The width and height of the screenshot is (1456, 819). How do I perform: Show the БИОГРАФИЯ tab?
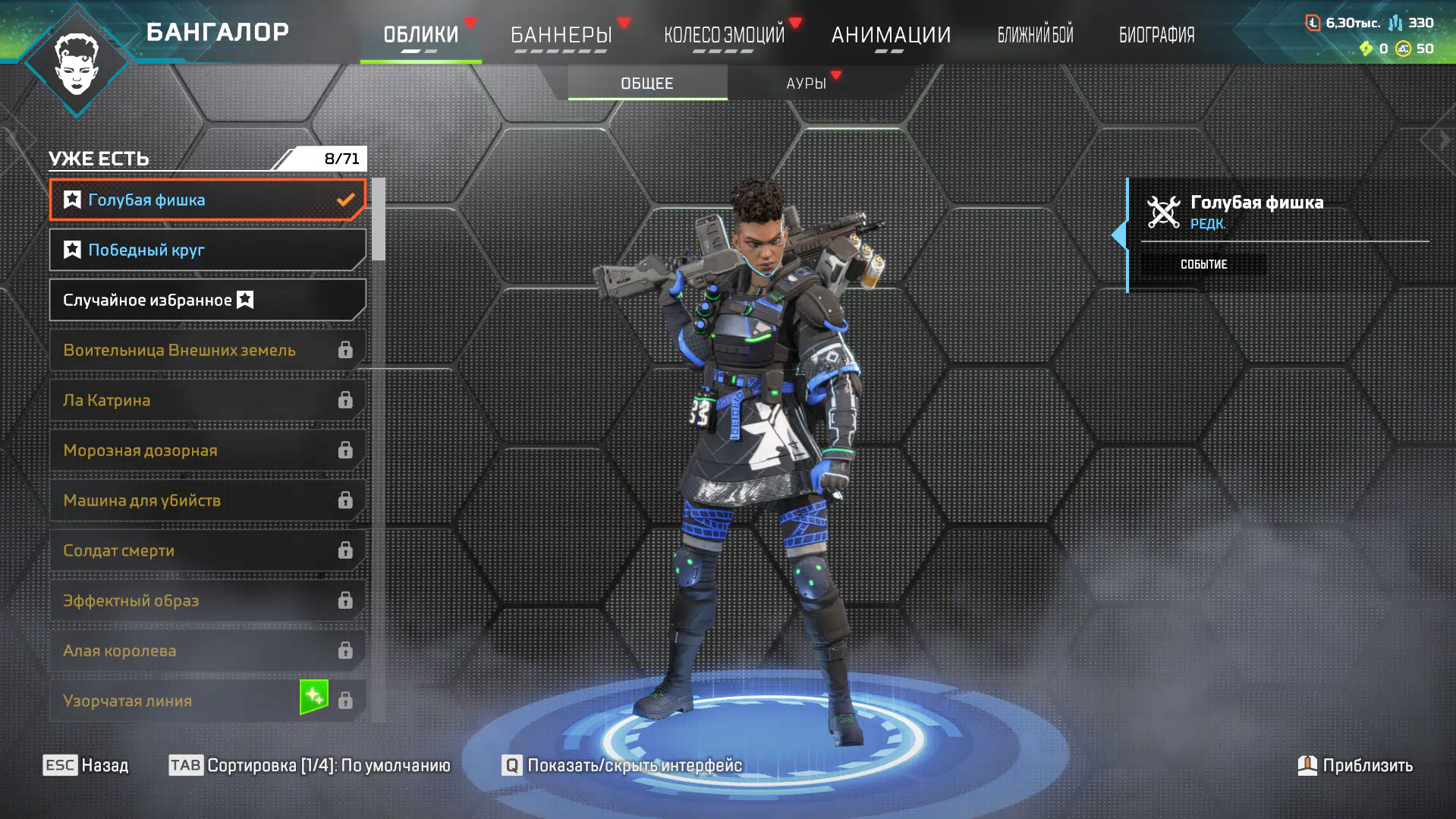(x=1156, y=35)
